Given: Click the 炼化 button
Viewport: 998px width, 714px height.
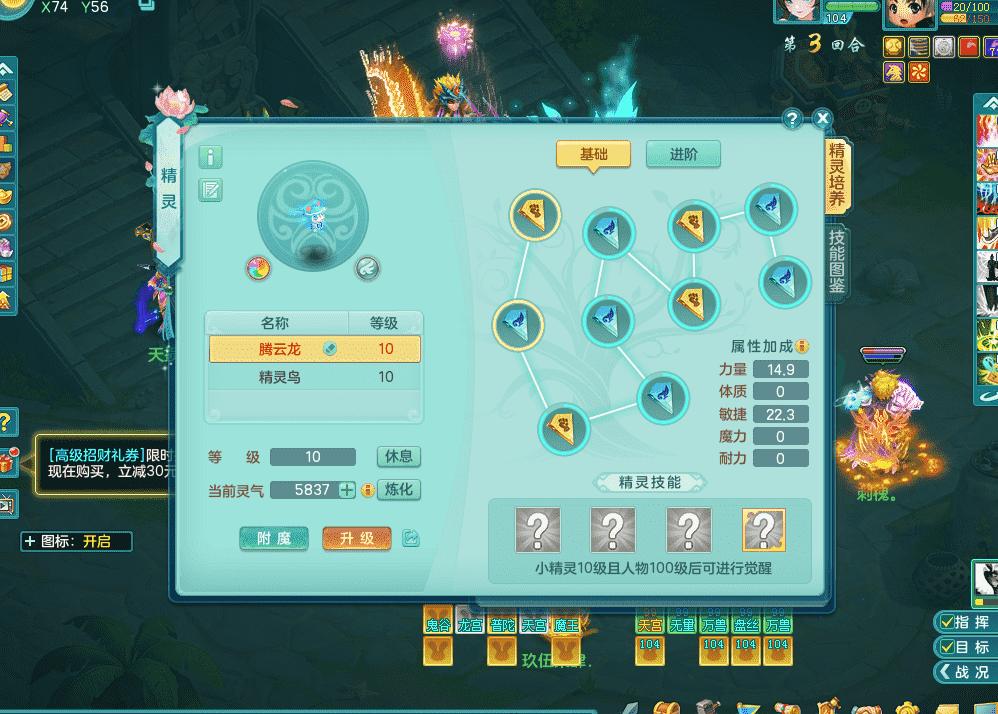Looking at the screenshot, I should point(399,489).
